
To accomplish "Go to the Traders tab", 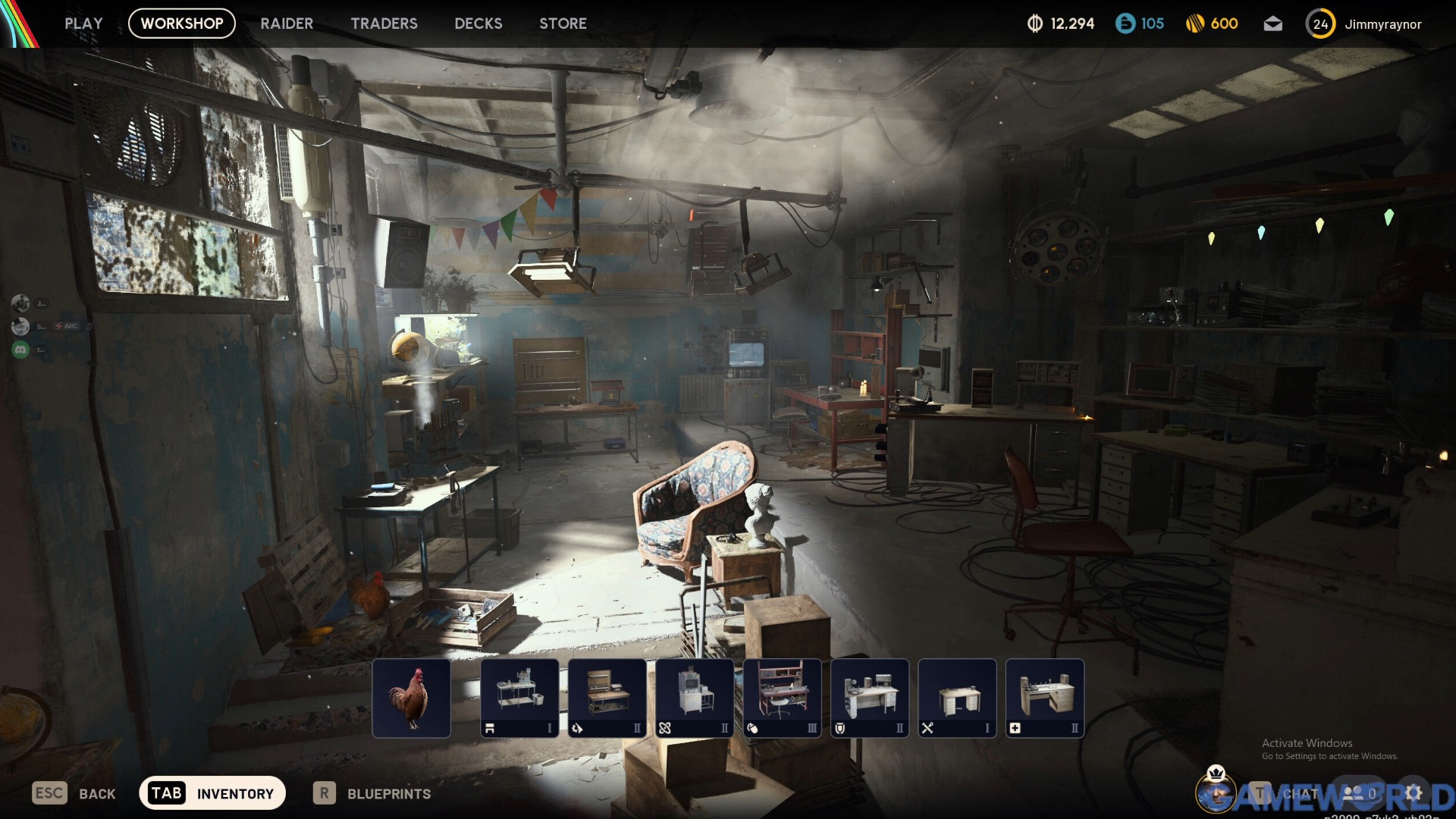I will click(x=384, y=24).
